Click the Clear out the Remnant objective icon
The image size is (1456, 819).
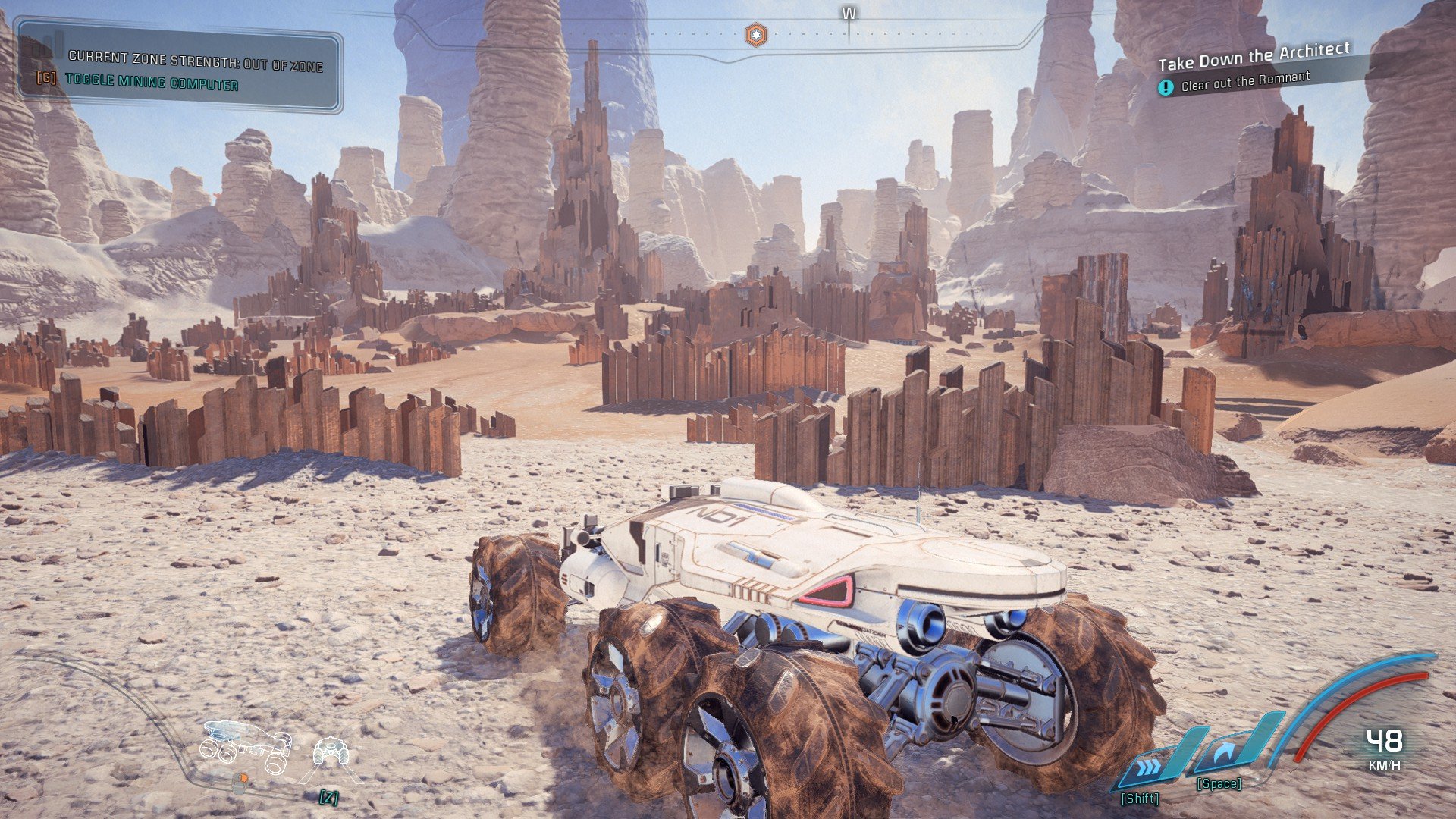(x=1166, y=87)
